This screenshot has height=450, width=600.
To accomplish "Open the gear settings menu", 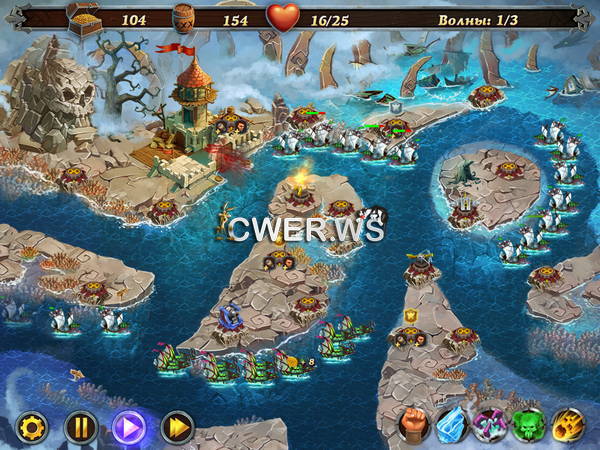I will point(31,428).
